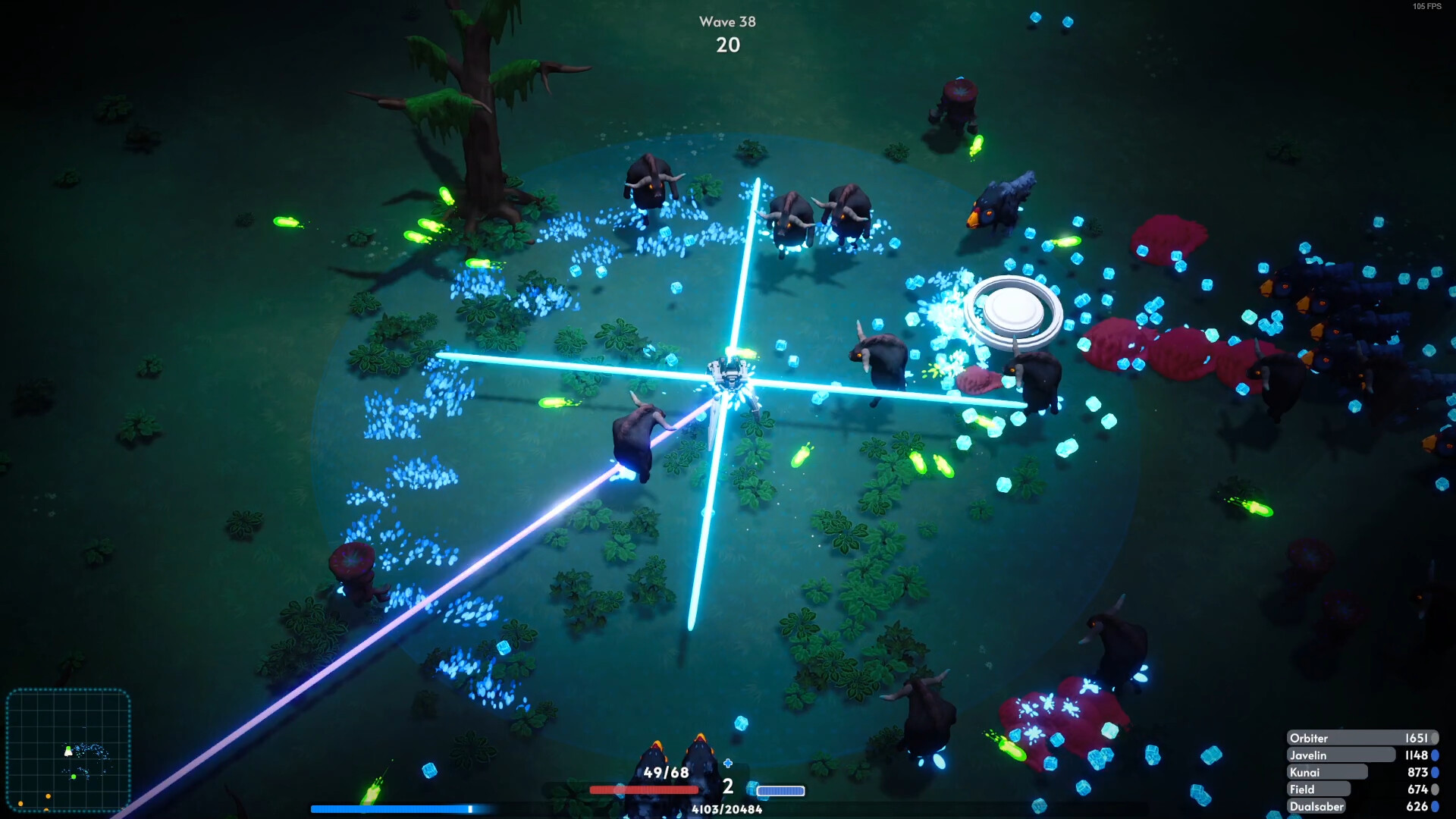Click the white disc pickup icon
Viewport: 1456px width, 819px height.
tap(1014, 308)
